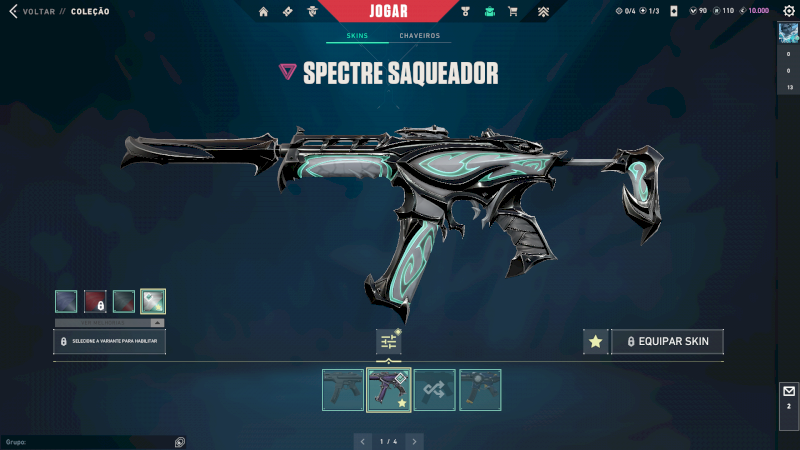Viewport: 800px width, 450px height.
Task: Select the random shuffle skin tile
Action: click(x=435, y=390)
